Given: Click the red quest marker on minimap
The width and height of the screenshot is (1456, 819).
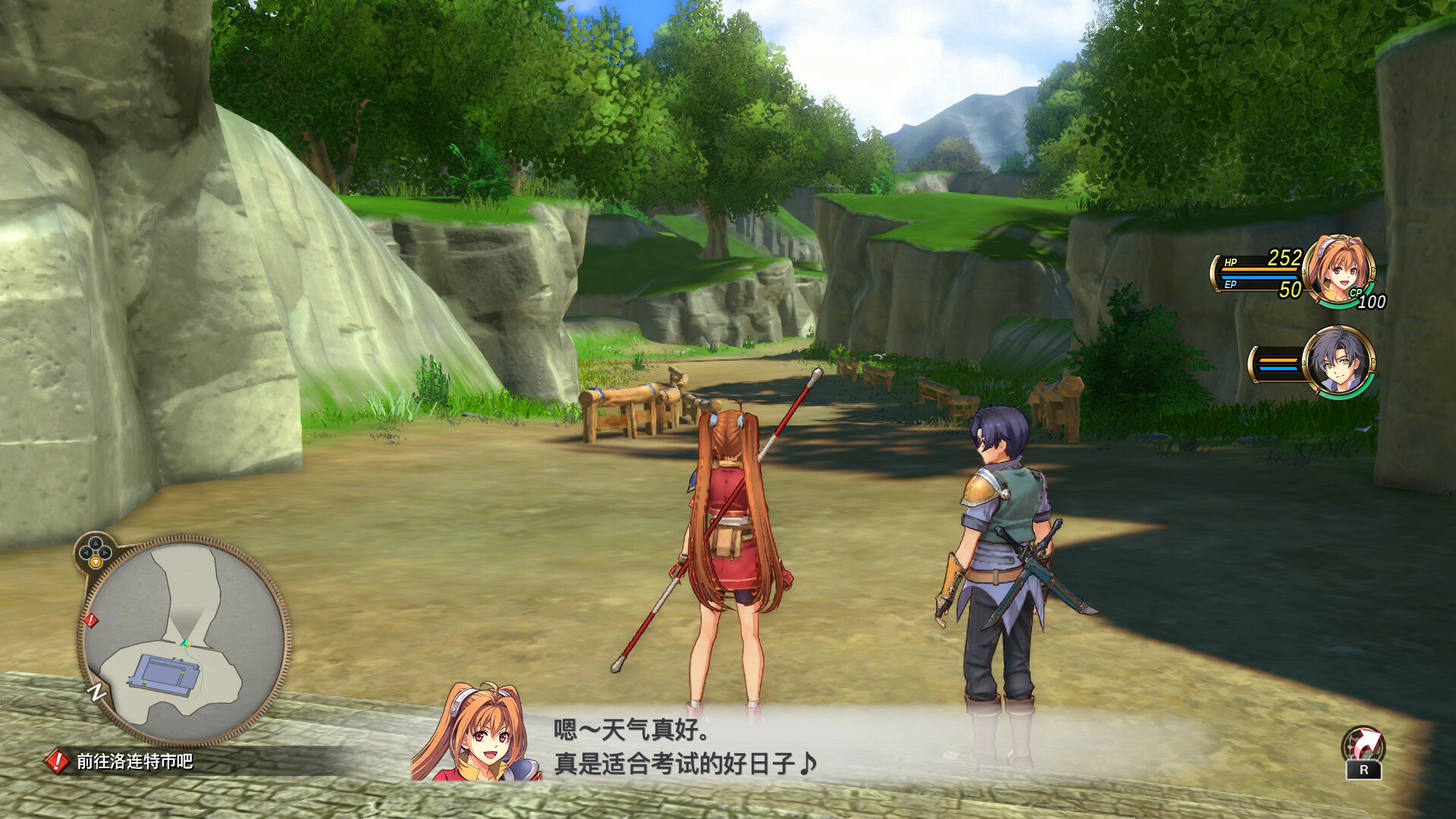Looking at the screenshot, I should 91,620.
